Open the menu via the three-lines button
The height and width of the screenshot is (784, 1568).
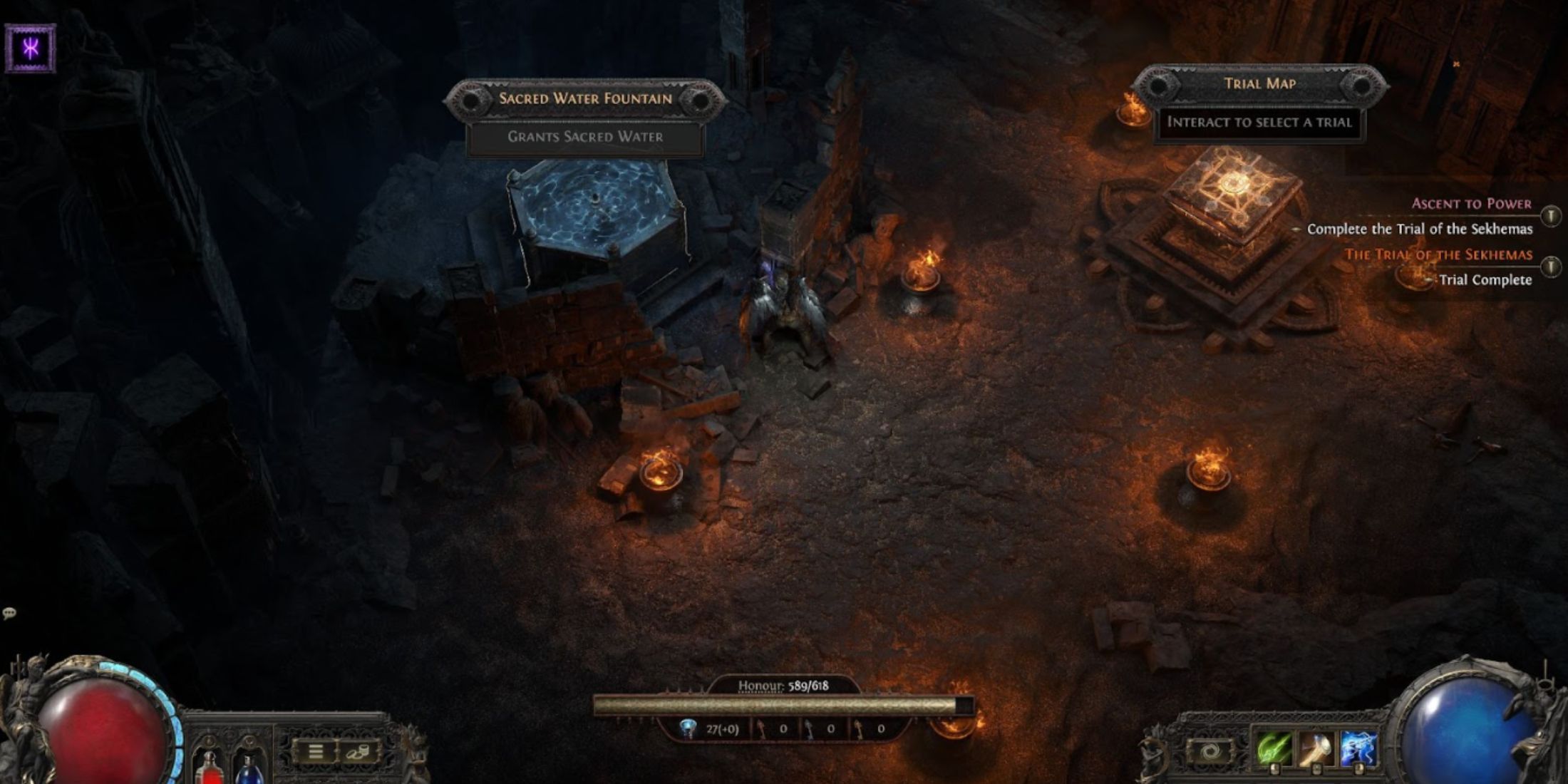pyautogui.click(x=316, y=751)
